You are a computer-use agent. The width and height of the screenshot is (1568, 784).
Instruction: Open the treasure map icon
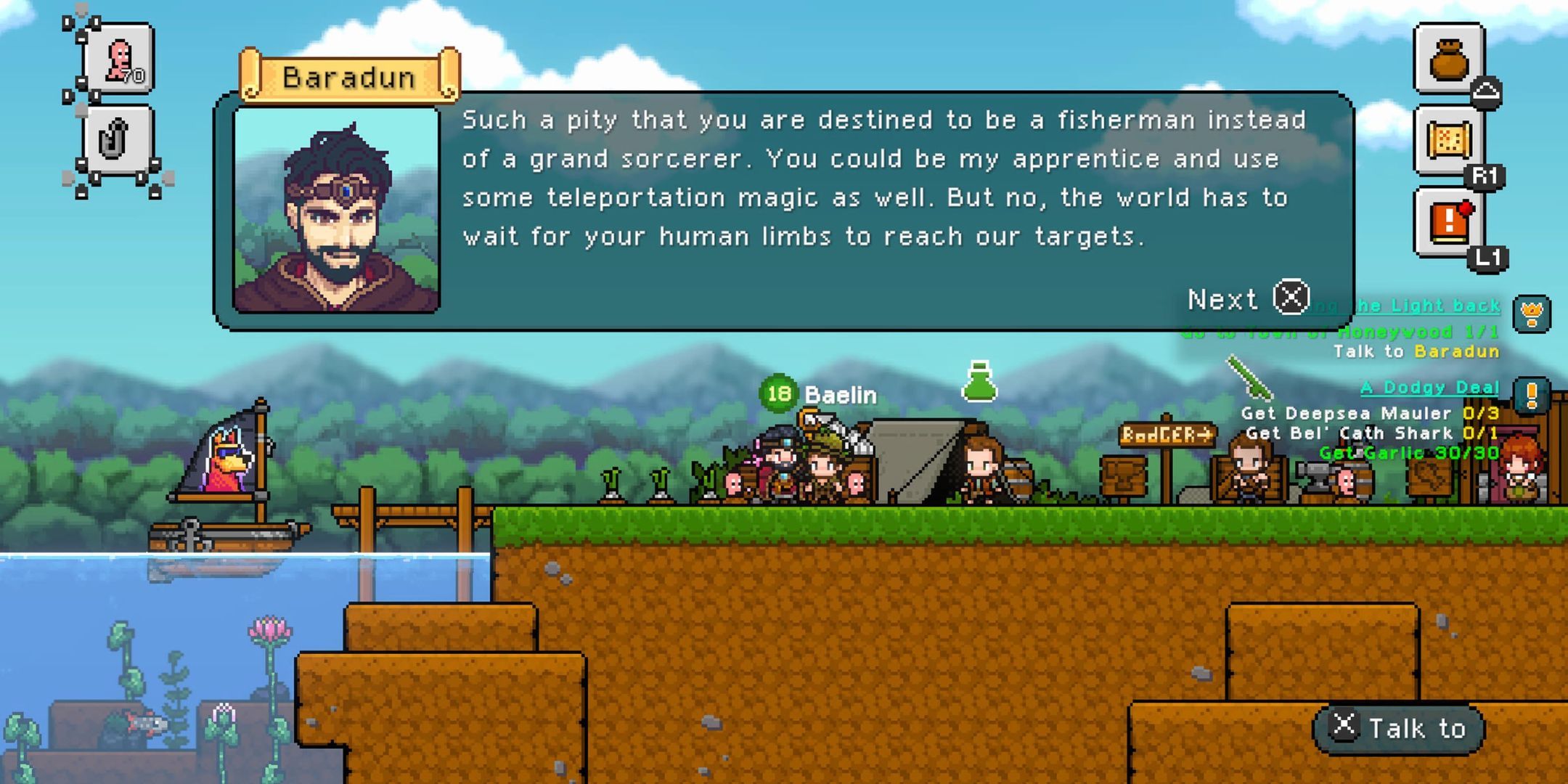(1450, 139)
